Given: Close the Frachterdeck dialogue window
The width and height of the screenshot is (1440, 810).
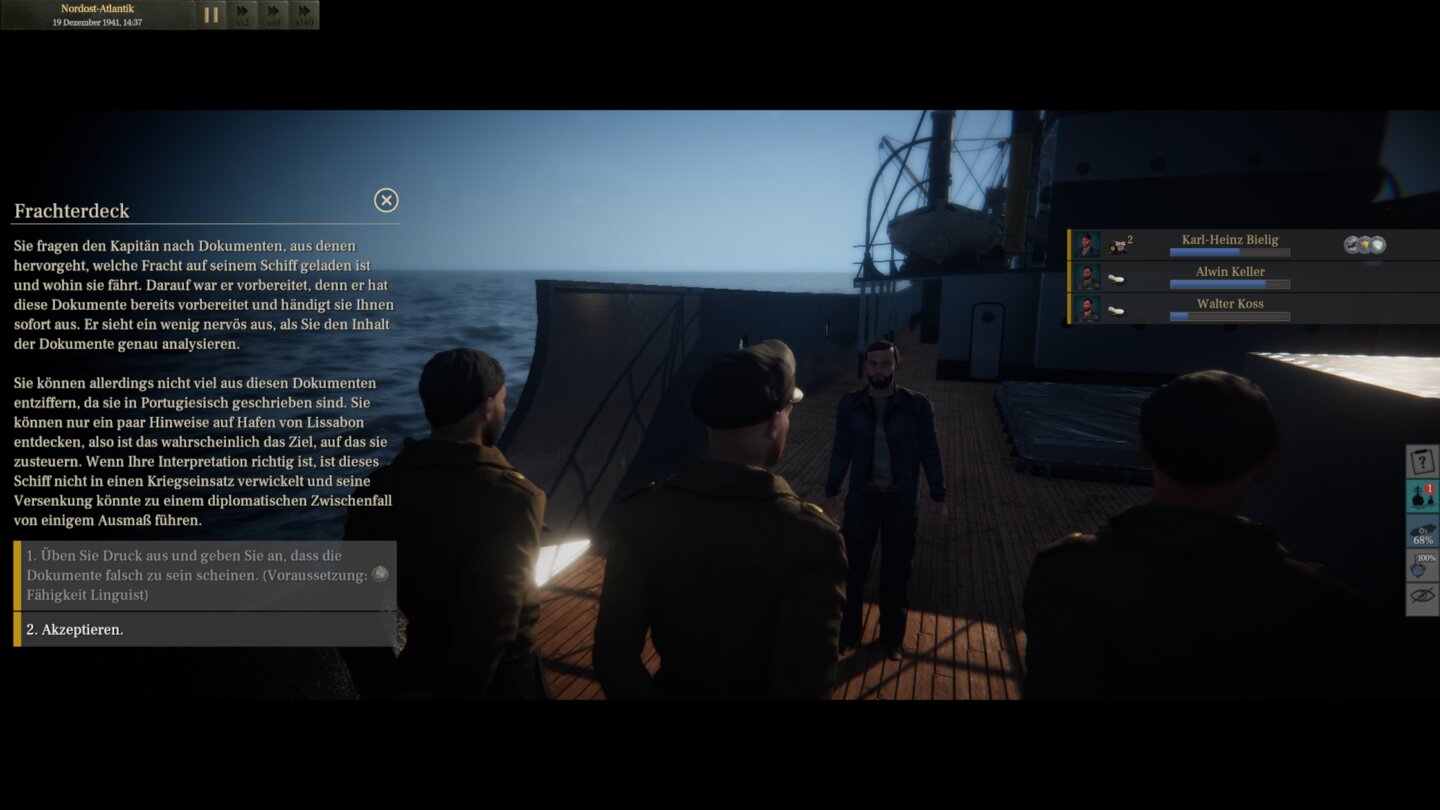Looking at the screenshot, I should (386, 200).
